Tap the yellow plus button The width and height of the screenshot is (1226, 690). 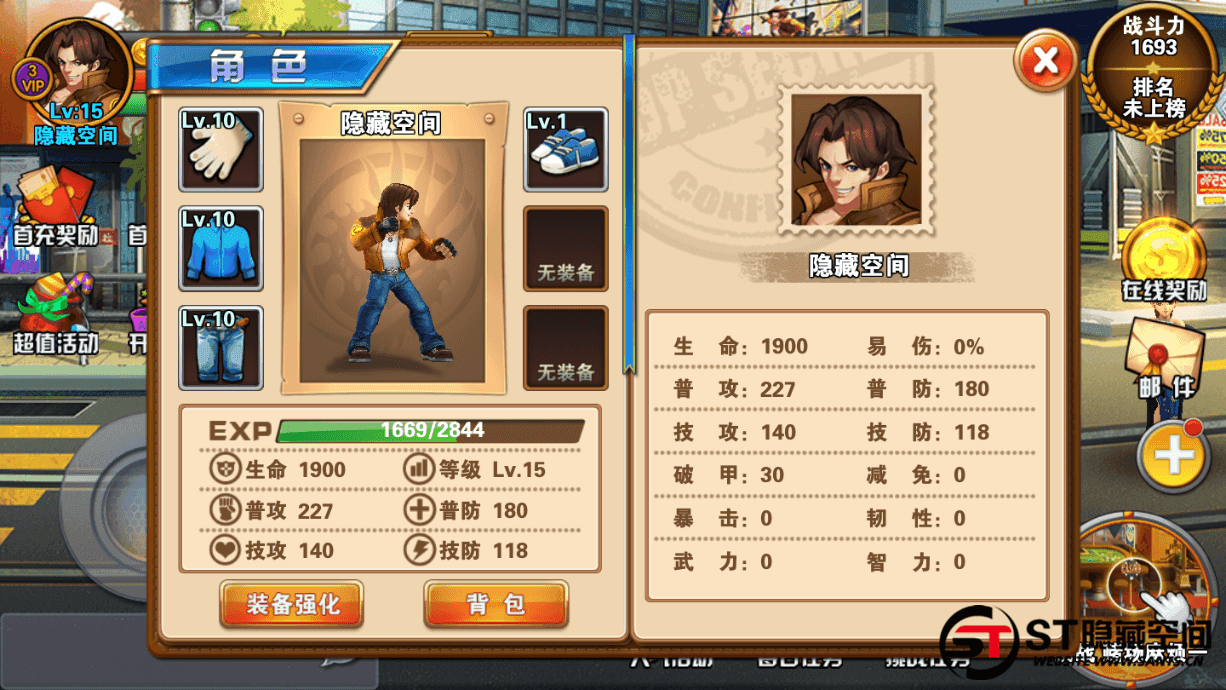pos(1172,456)
